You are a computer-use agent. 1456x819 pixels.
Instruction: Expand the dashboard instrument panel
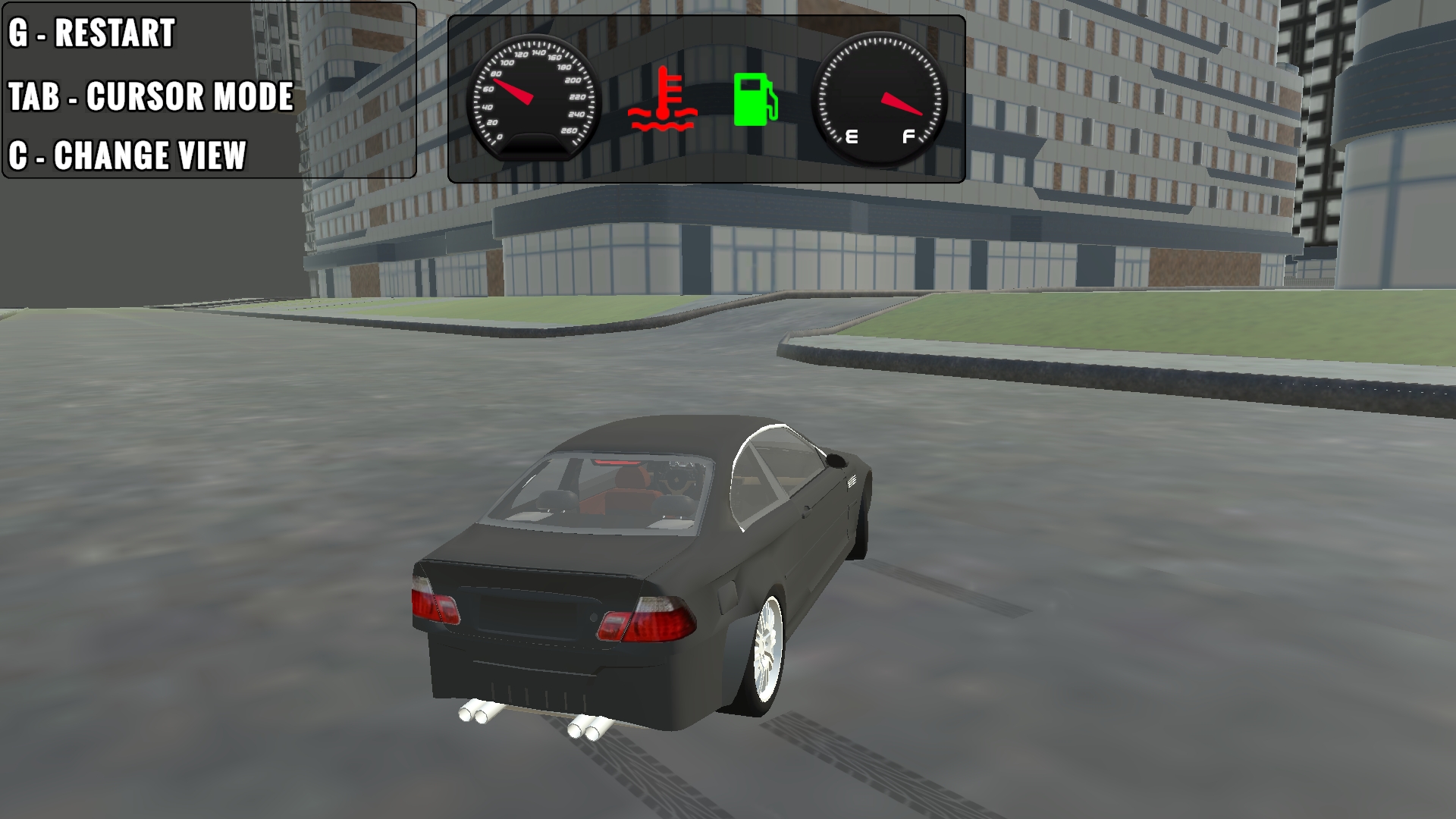(705, 99)
